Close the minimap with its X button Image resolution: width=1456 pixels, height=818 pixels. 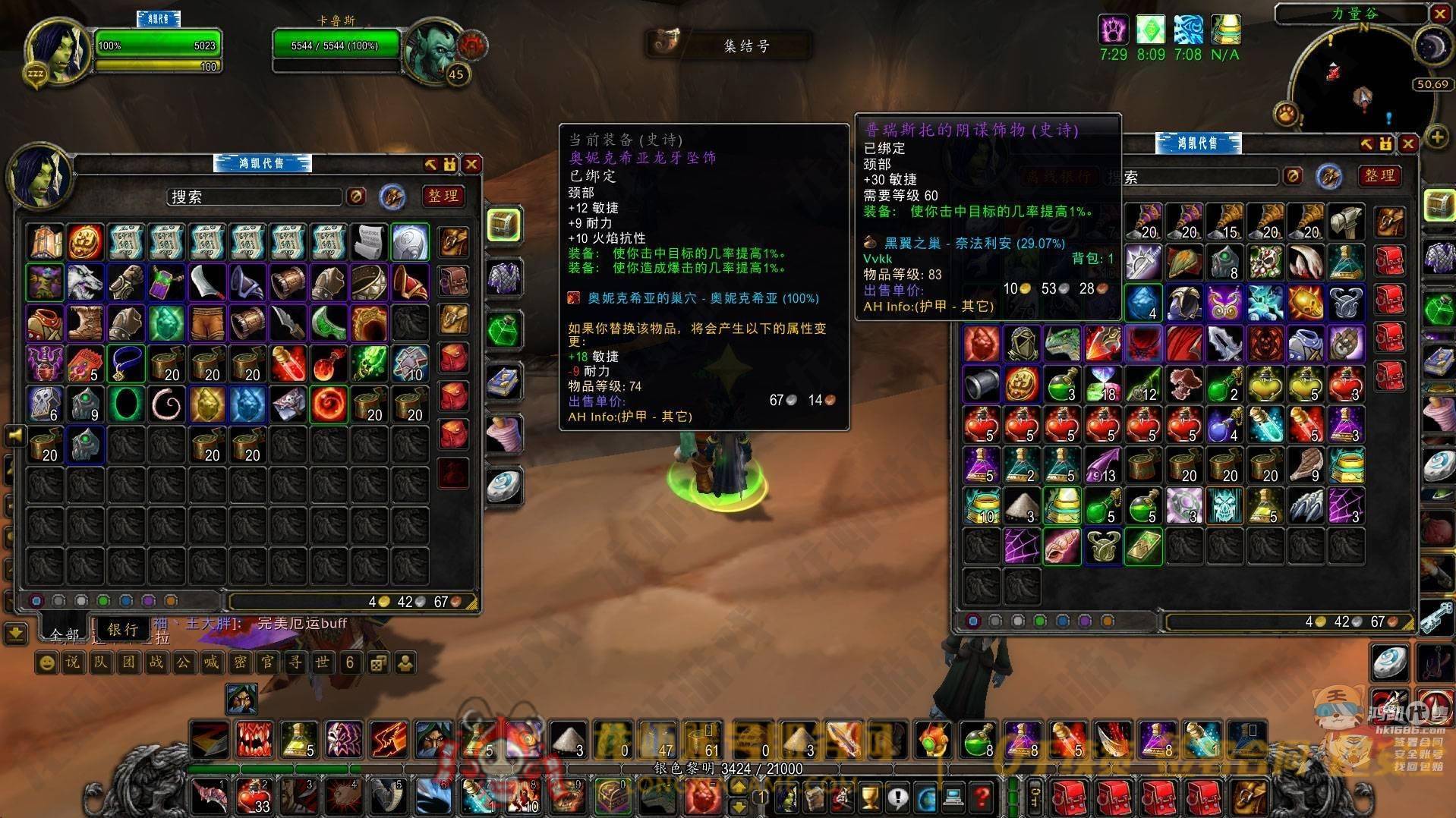click(1440, 13)
